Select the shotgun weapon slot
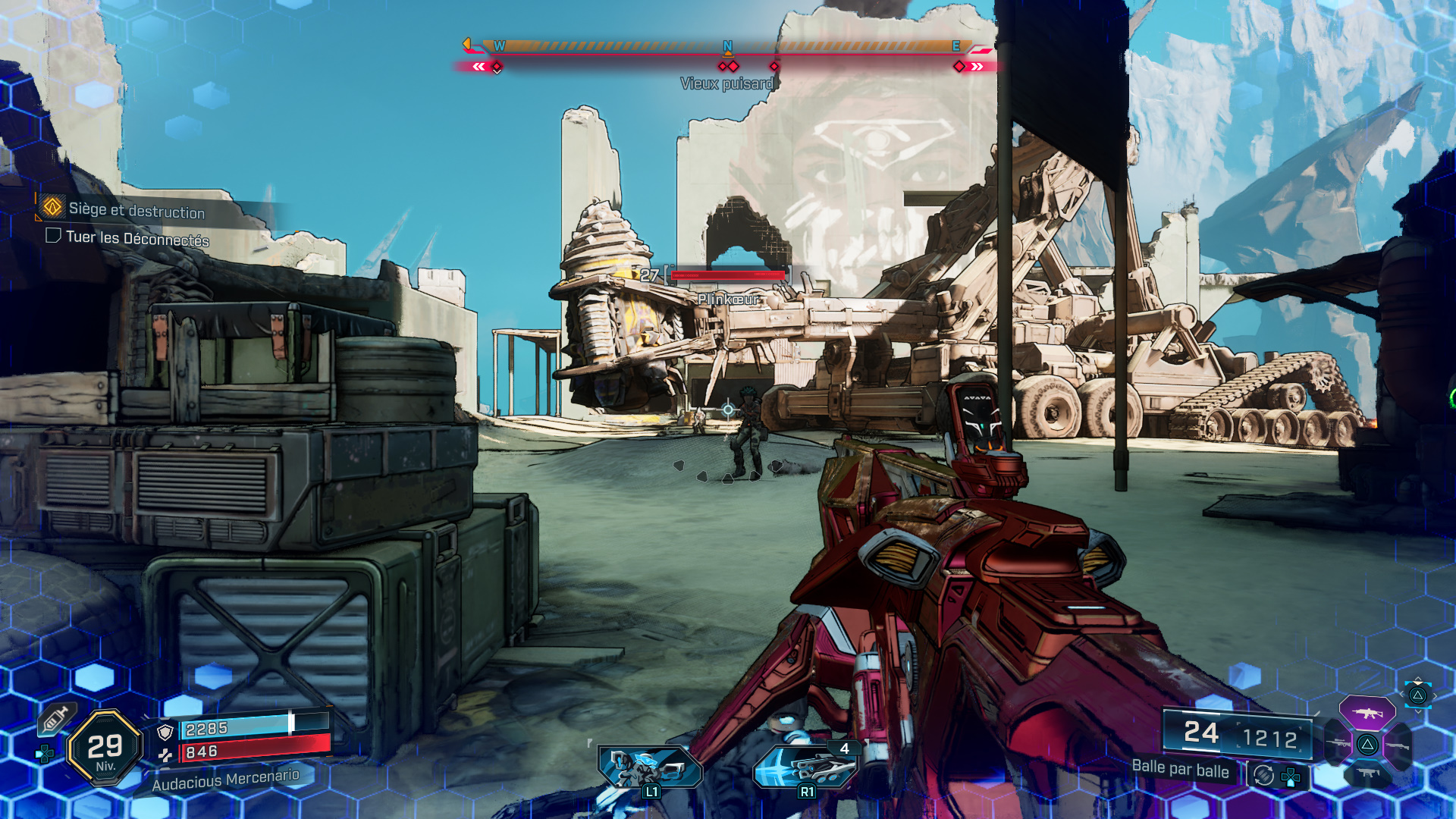 point(1399,747)
